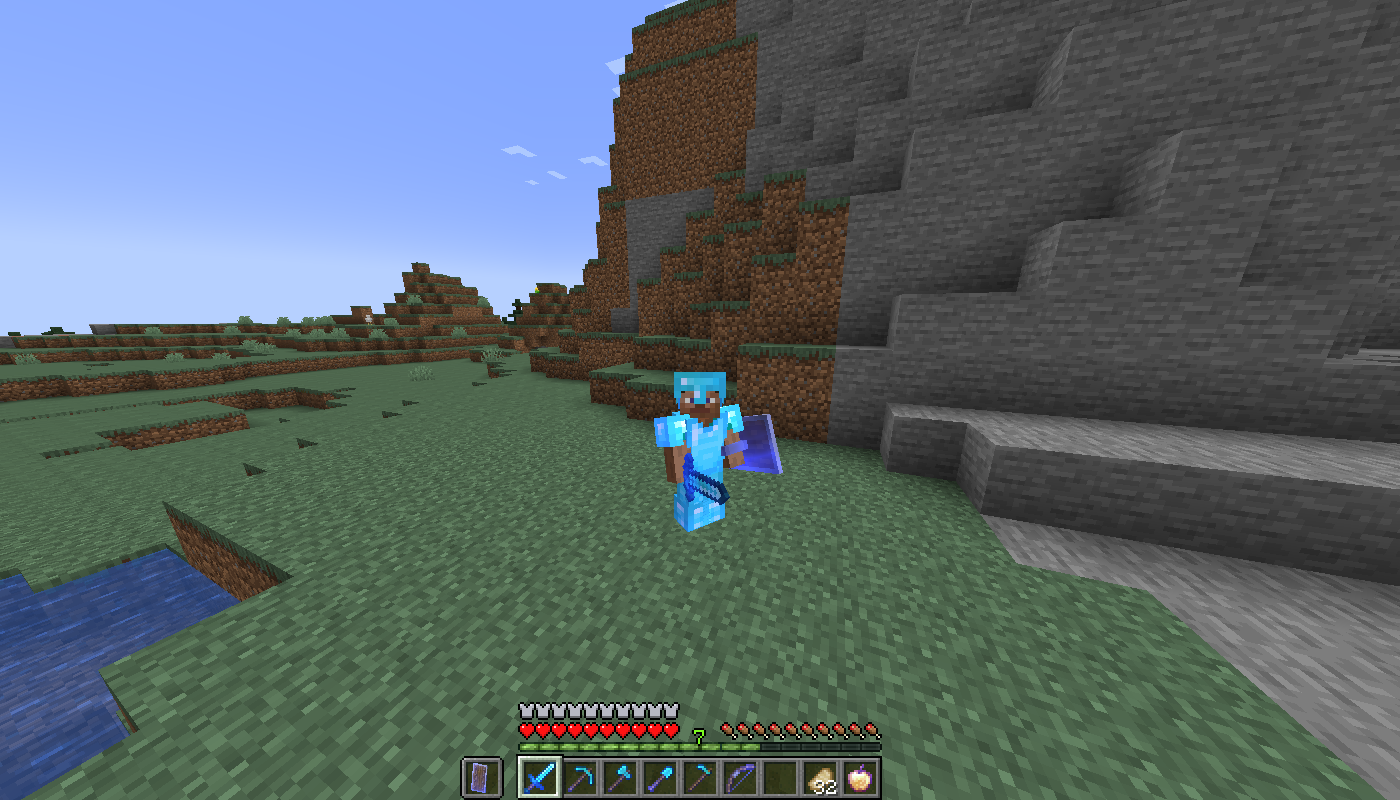Click the experience level number seven
The image size is (1400, 800).
click(698, 733)
